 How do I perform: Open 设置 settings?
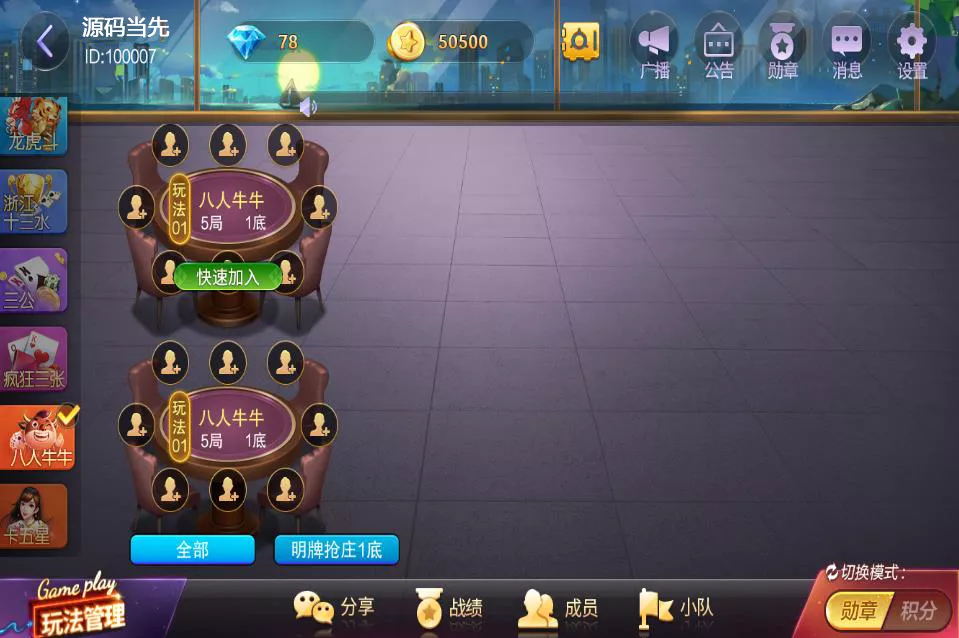[911, 47]
